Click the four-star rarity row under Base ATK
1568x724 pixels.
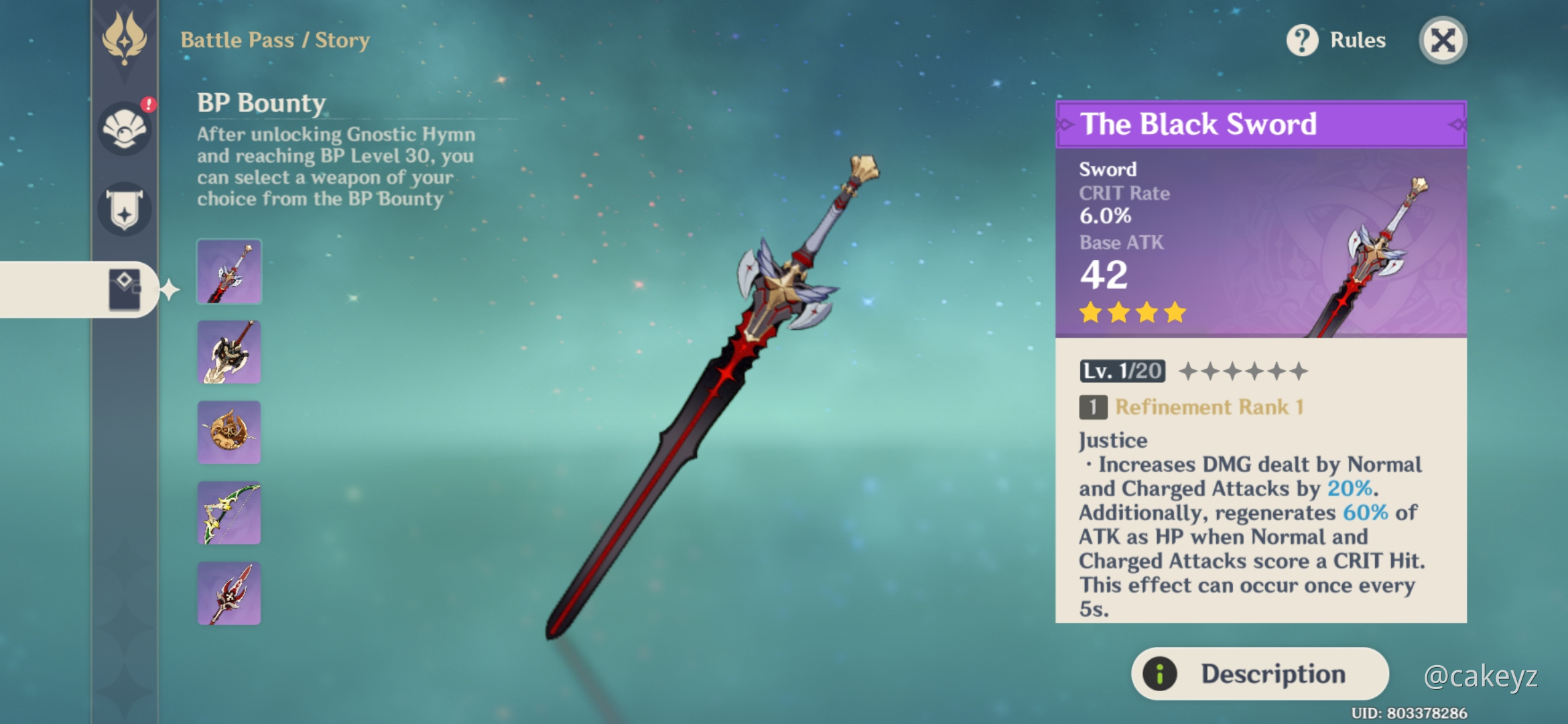tap(1134, 312)
